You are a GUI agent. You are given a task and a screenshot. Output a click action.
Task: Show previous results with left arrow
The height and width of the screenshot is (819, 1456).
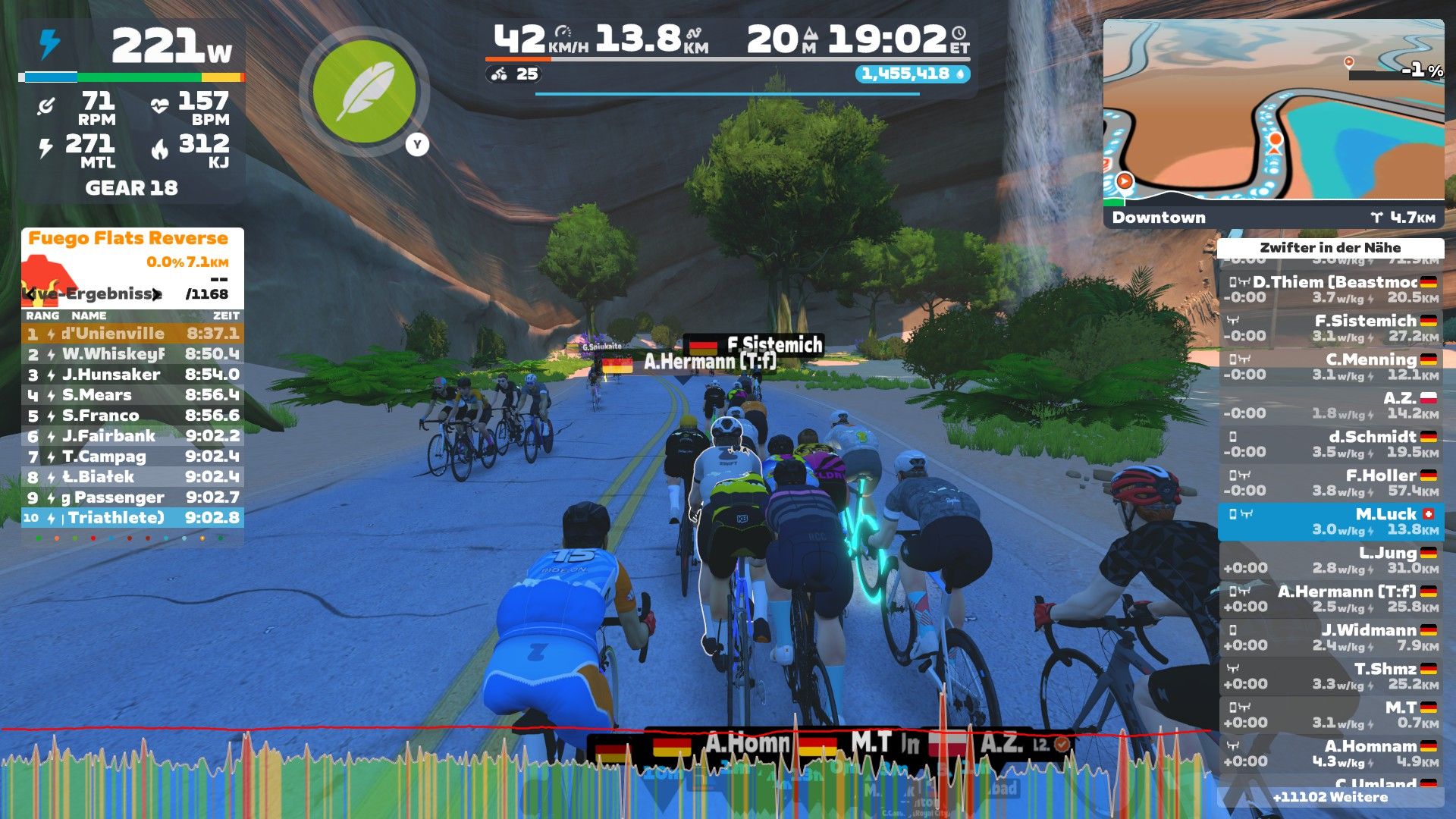(x=30, y=294)
